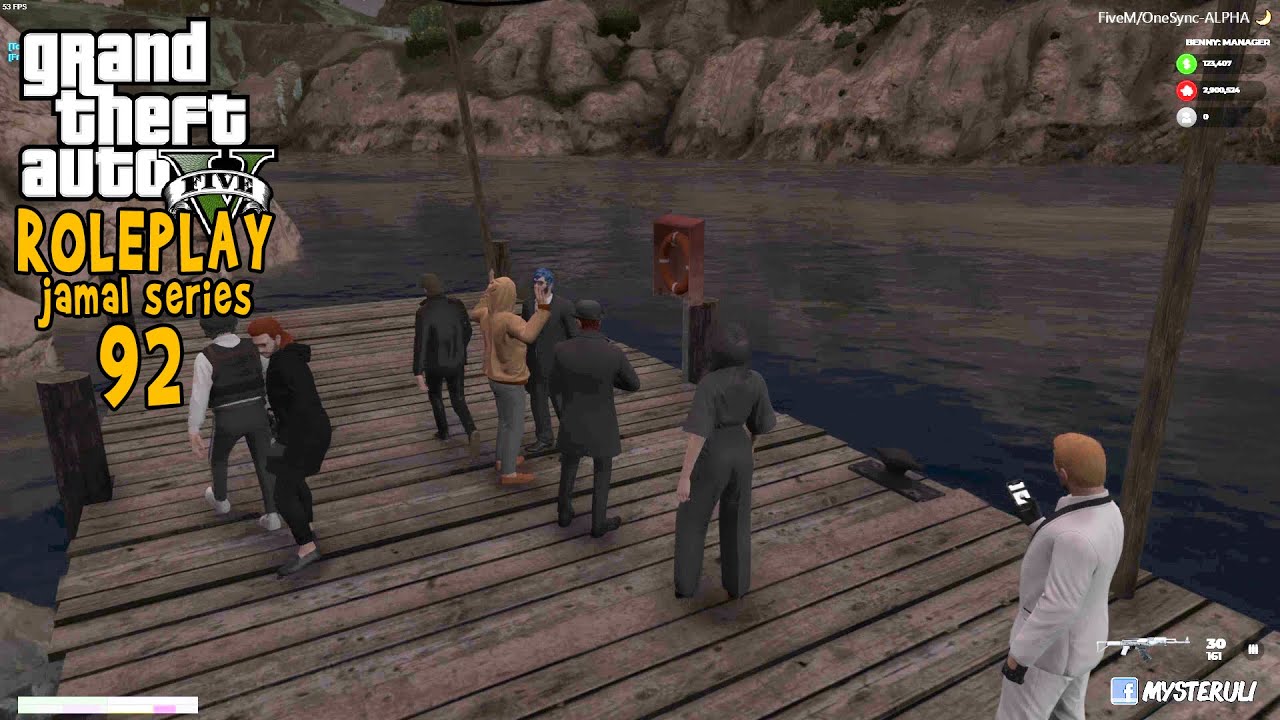
Task: Open the Facebook icon near MYSTERULI
Action: [x=1126, y=691]
